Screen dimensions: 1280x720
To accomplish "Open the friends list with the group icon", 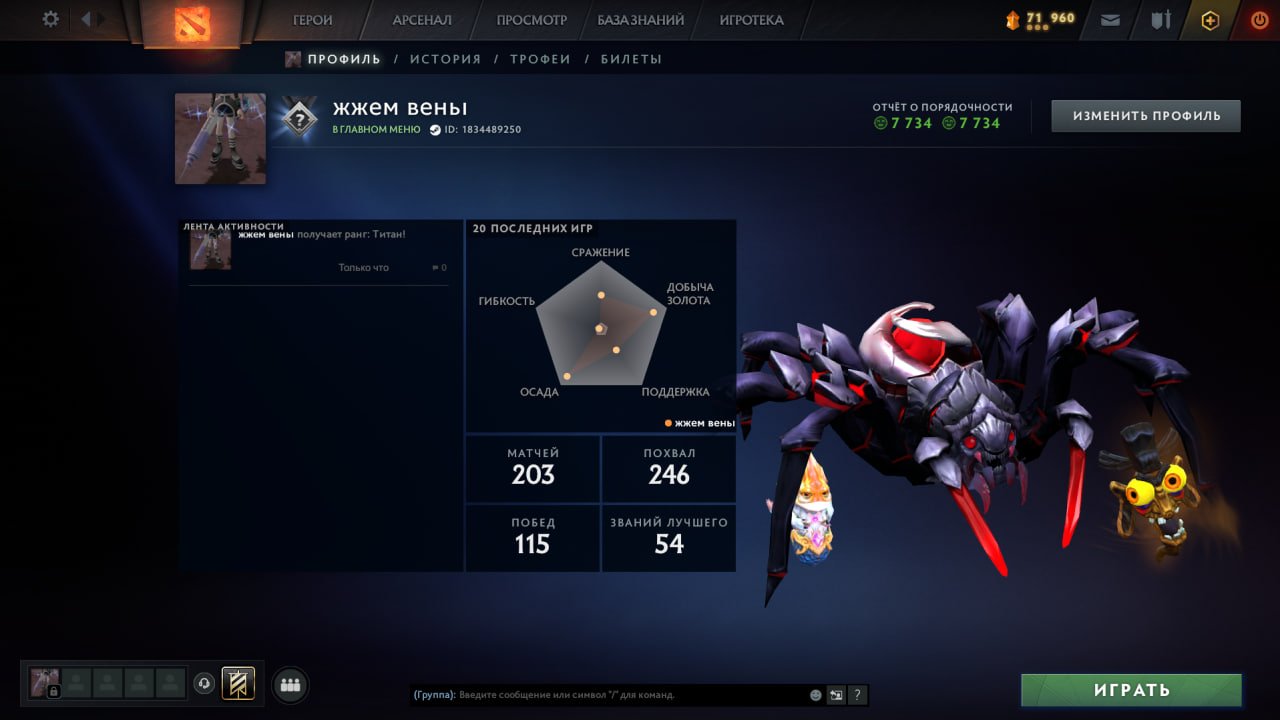I will pos(289,683).
